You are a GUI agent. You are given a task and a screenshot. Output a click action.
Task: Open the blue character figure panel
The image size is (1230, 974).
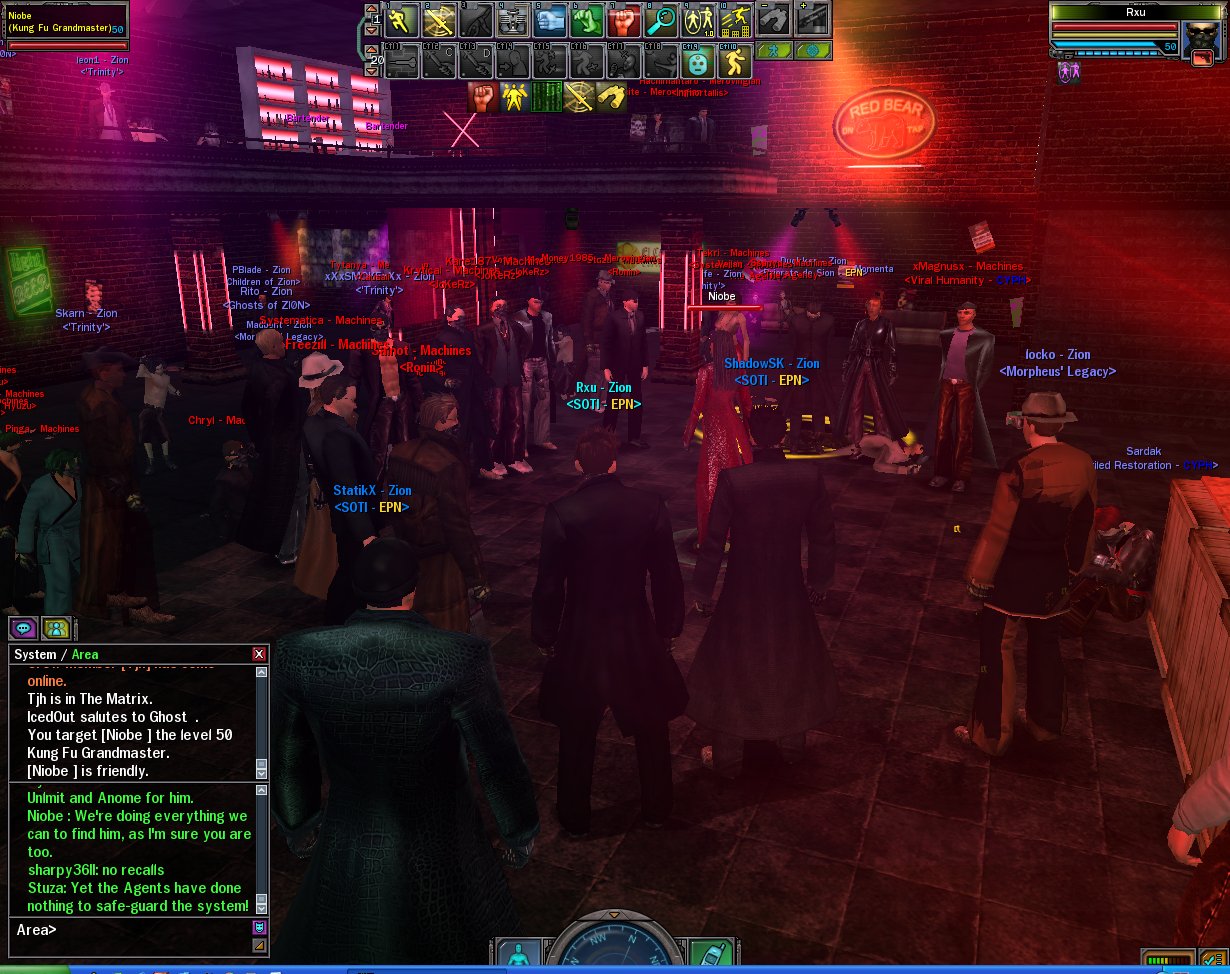pyautogui.click(x=518, y=957)
